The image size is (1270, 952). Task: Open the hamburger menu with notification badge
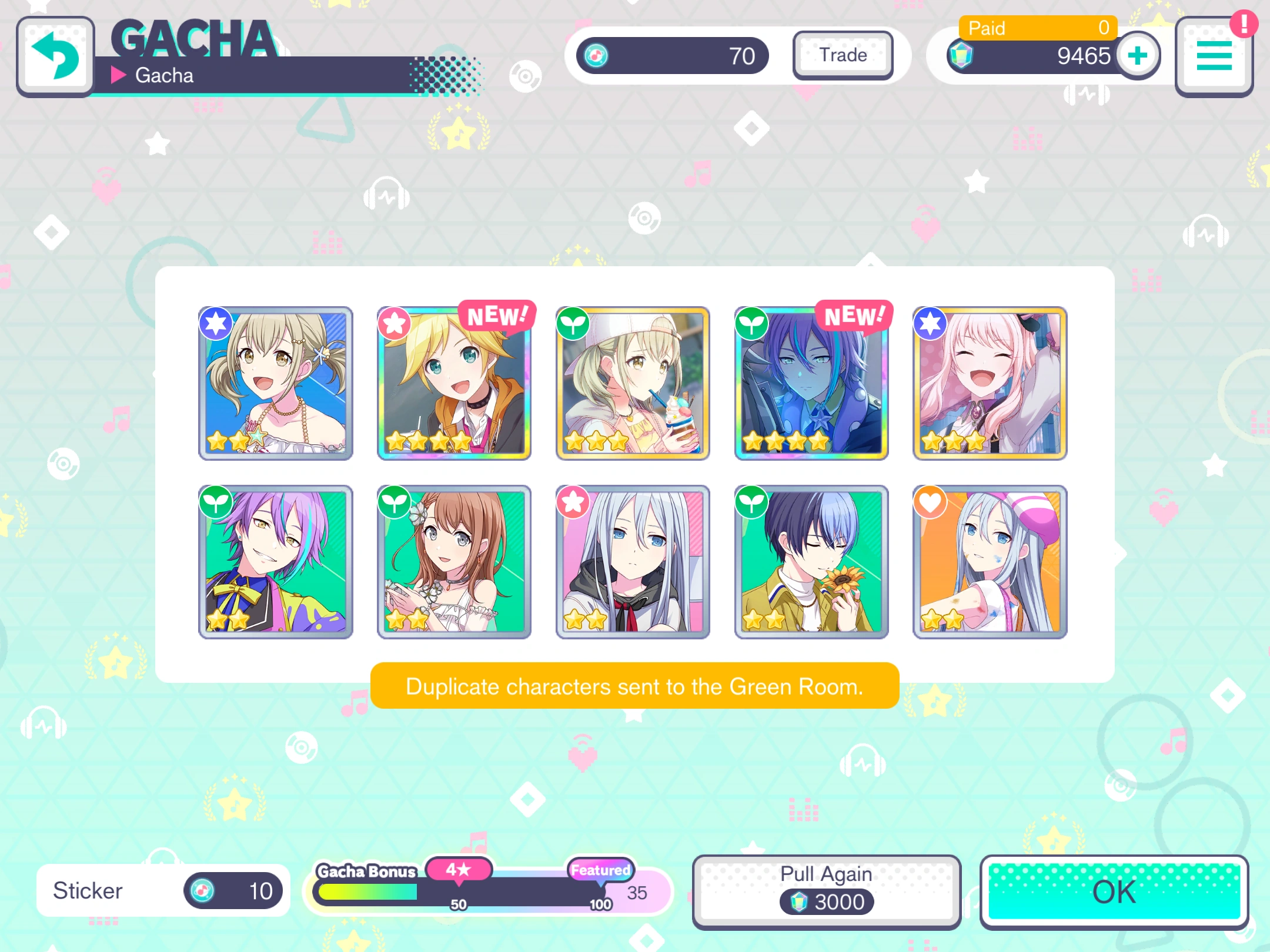1213,56
